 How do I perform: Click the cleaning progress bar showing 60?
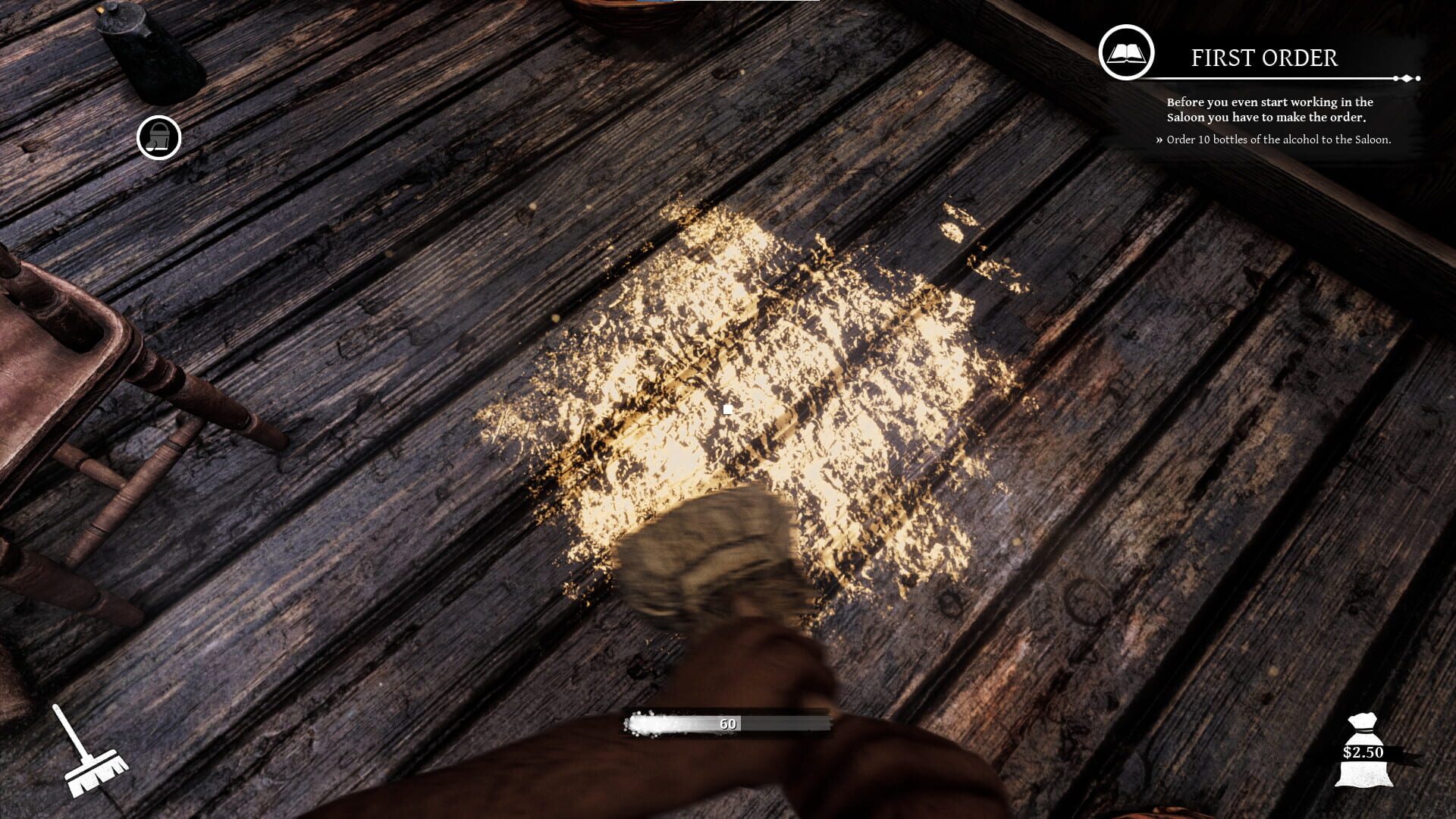click(x=726, y=723)
